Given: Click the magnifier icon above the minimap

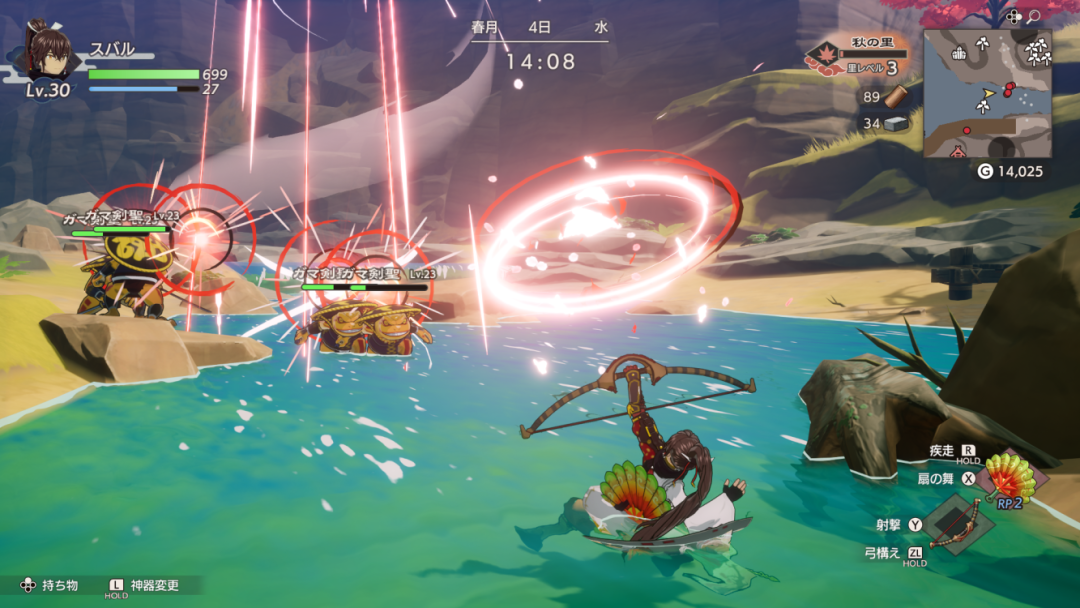Looking at the screenshot, I should [1034, 16].
